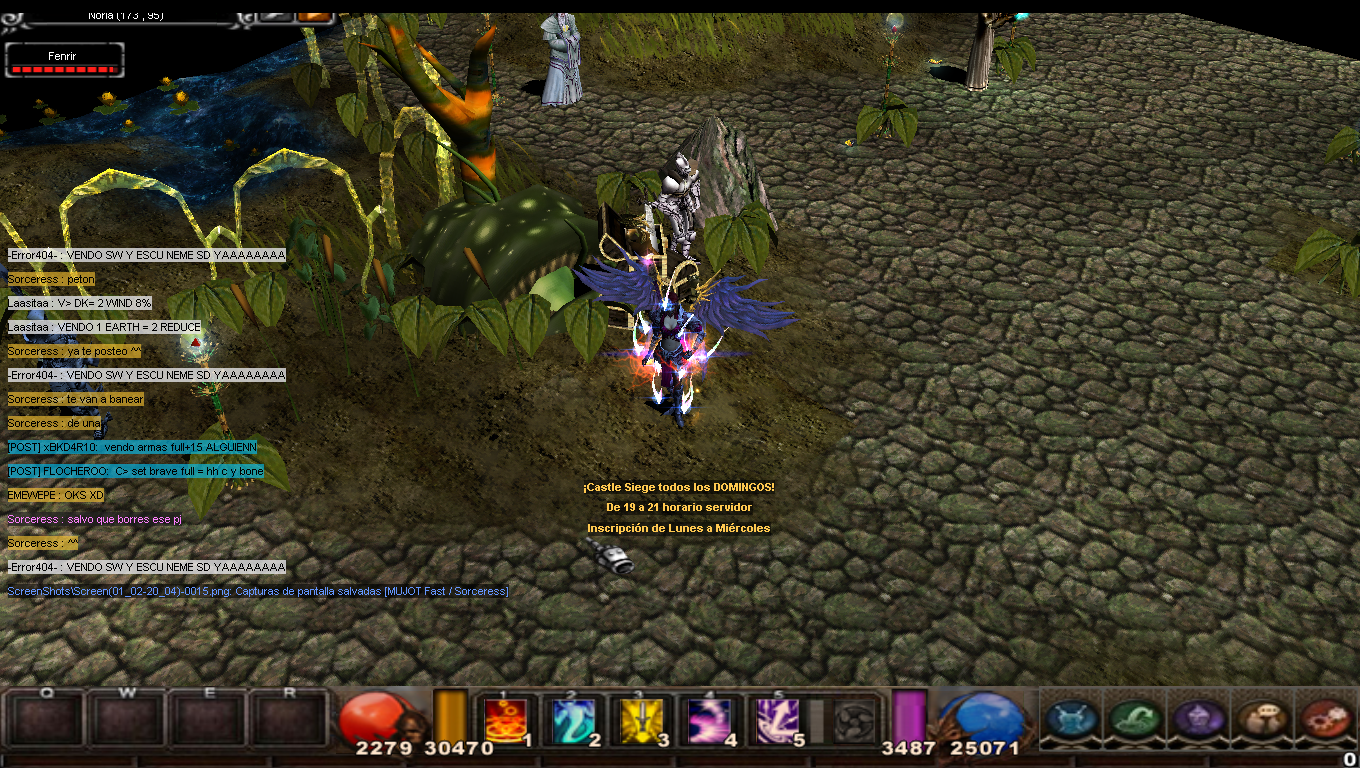The height and width of the screenshot is (768, 1360).
Task: Click Laasitaa's "VENDO 1 EARTH = 2 REDUCE" chat line
Action: (x=104, y=327)
